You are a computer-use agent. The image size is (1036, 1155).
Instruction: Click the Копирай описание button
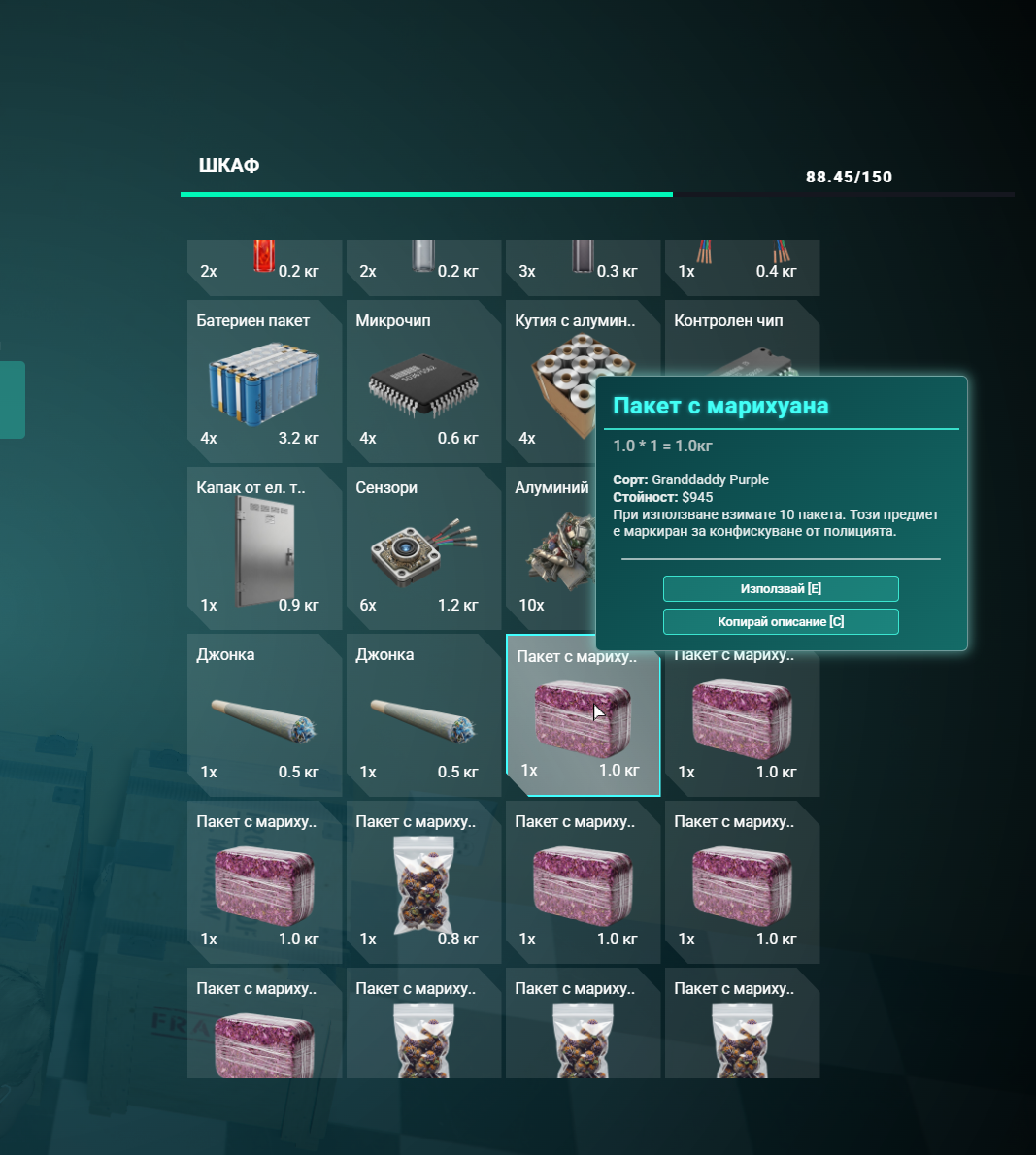pyautogui.click(x=781, y=622)
